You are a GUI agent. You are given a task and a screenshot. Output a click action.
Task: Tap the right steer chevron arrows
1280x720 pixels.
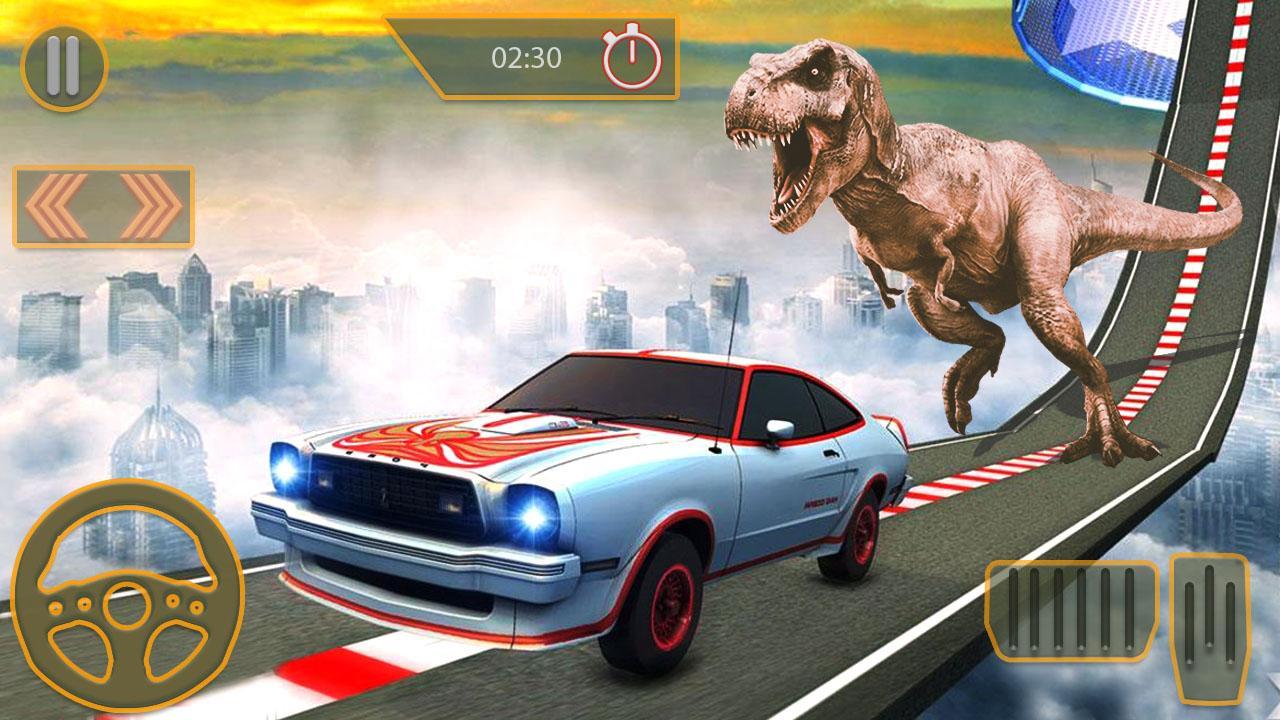(150, 205)
